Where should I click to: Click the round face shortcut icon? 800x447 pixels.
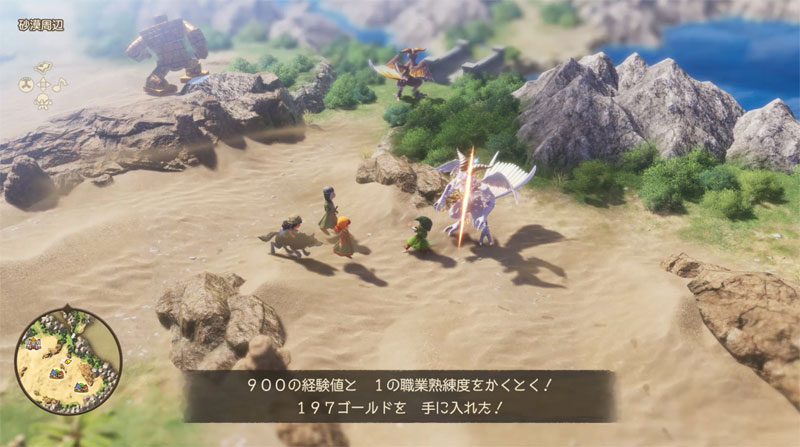coord(24,86)
